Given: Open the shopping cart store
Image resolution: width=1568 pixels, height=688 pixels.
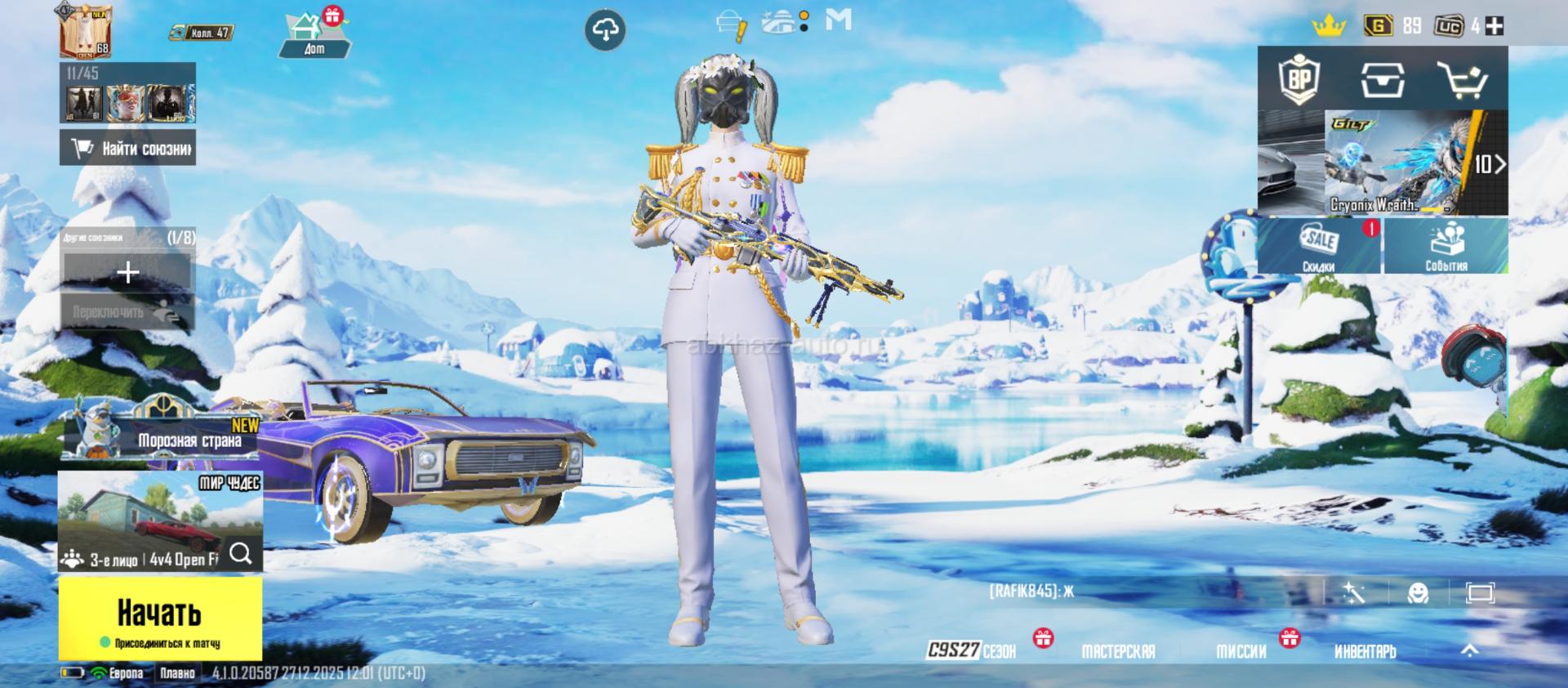Looking at the screenshot, I should (1462, 79).
